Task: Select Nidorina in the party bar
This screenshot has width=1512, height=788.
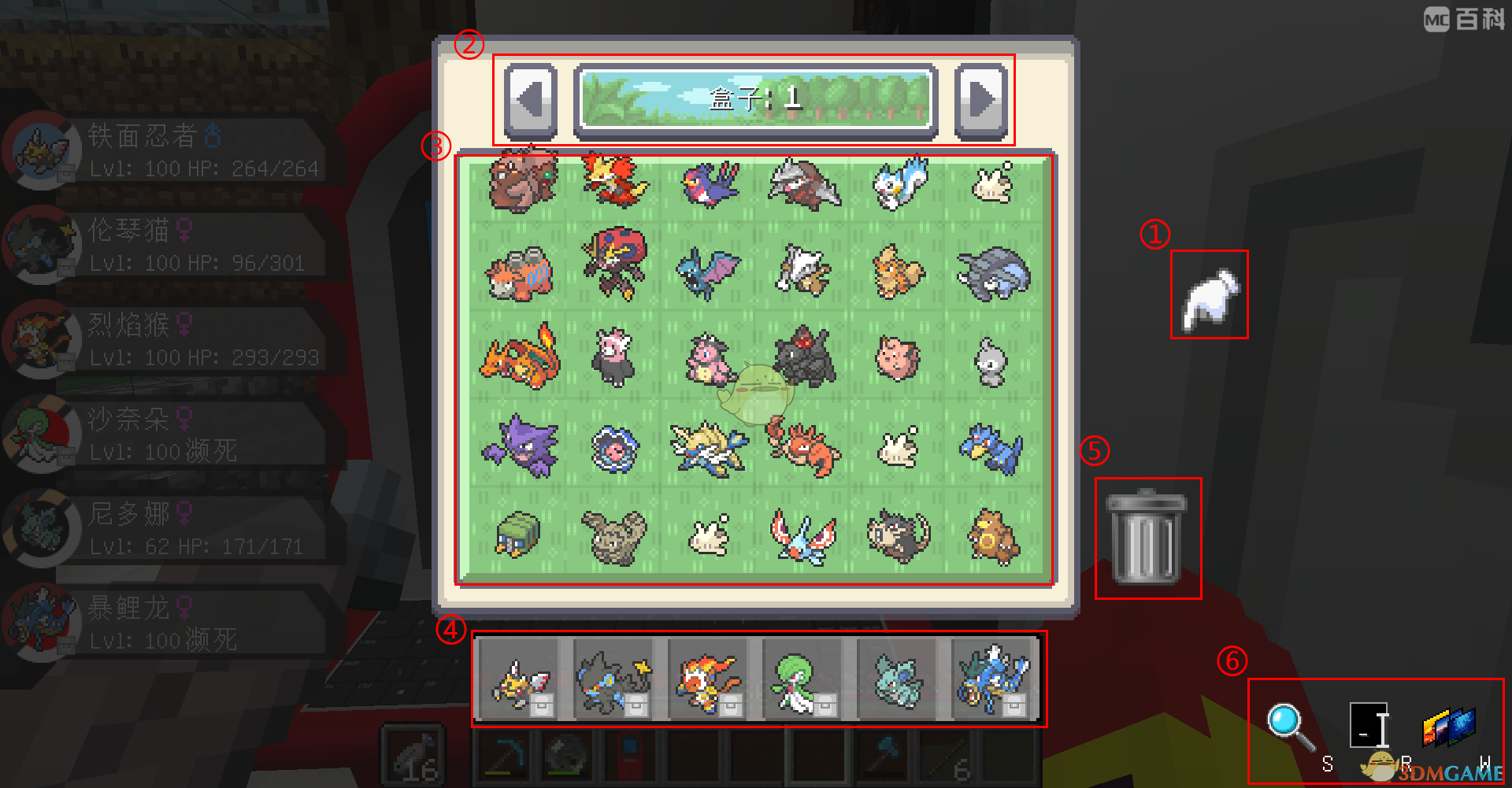Action: (897, 680)
